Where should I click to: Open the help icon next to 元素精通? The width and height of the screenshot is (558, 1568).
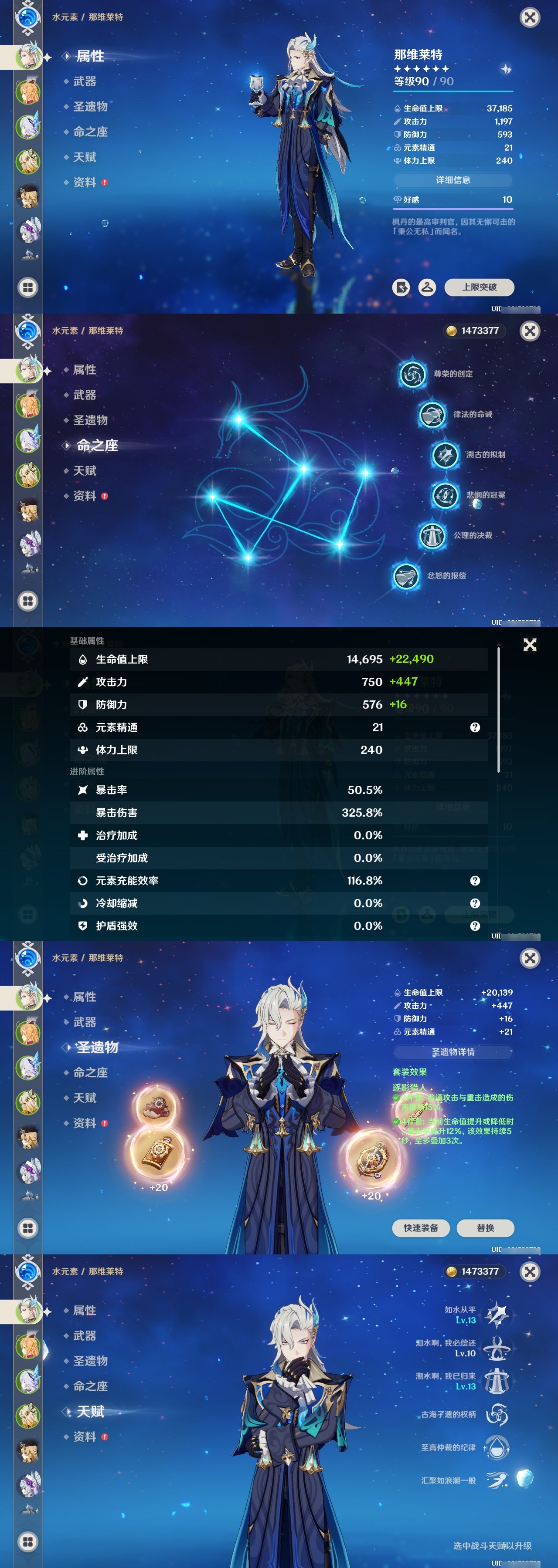(475, 727)
